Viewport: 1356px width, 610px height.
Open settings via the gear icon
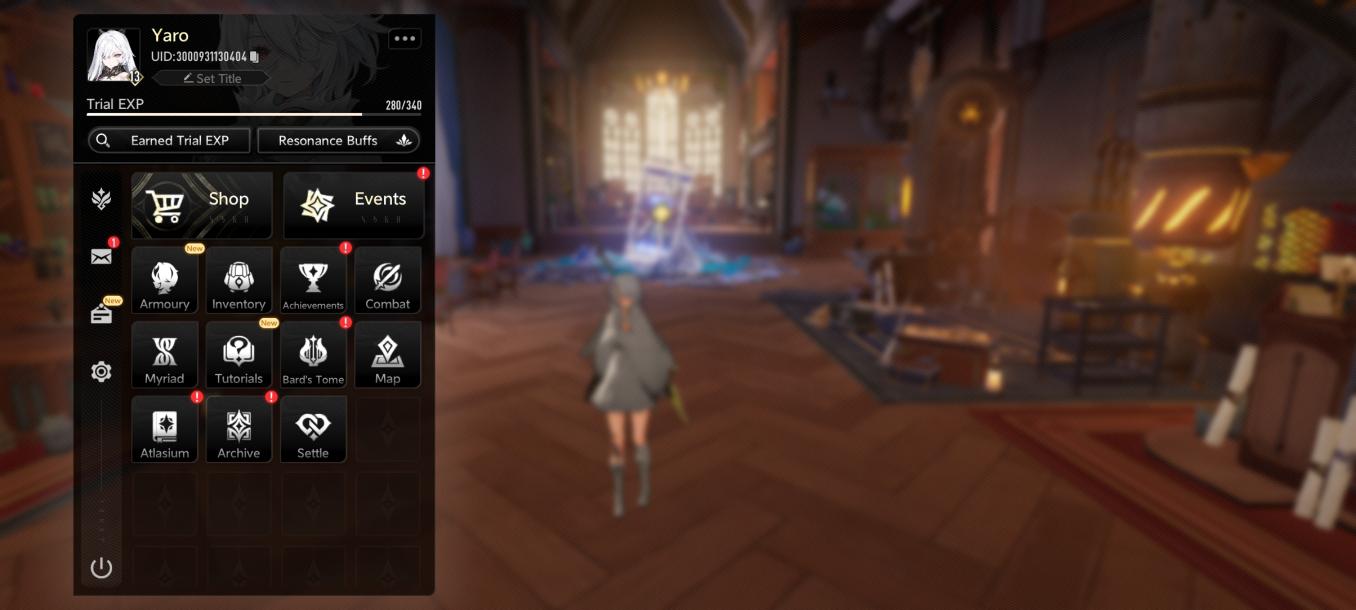click(101, 372)
